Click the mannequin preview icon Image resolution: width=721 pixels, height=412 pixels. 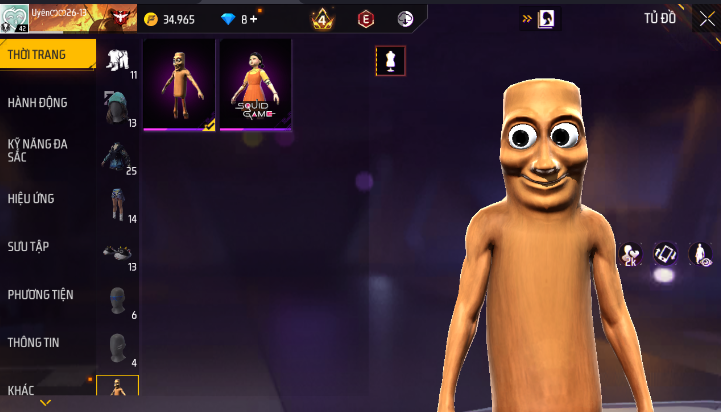tap(391, 61)
